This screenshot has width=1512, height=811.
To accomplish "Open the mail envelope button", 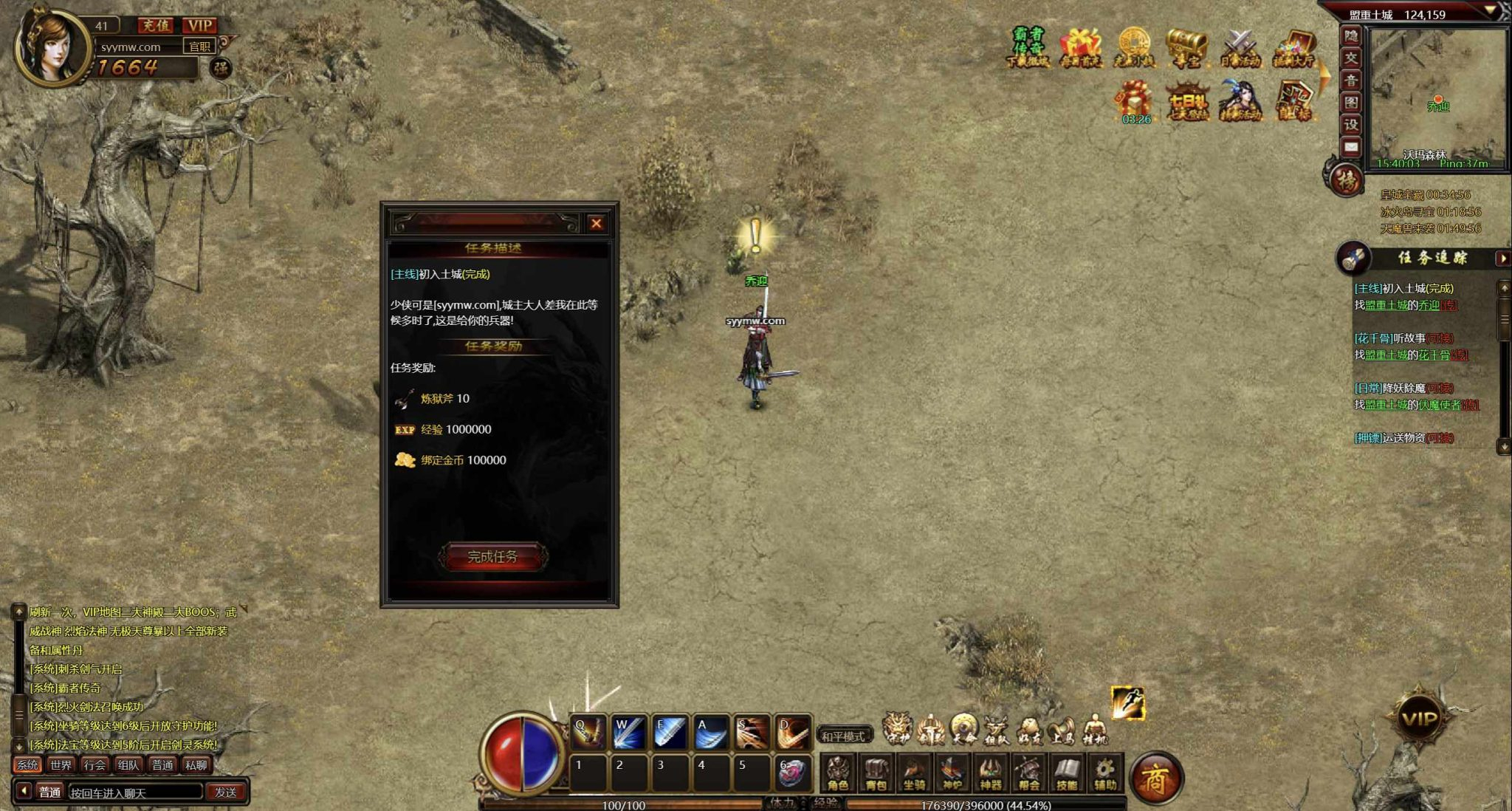I will tap(1350, 147).
